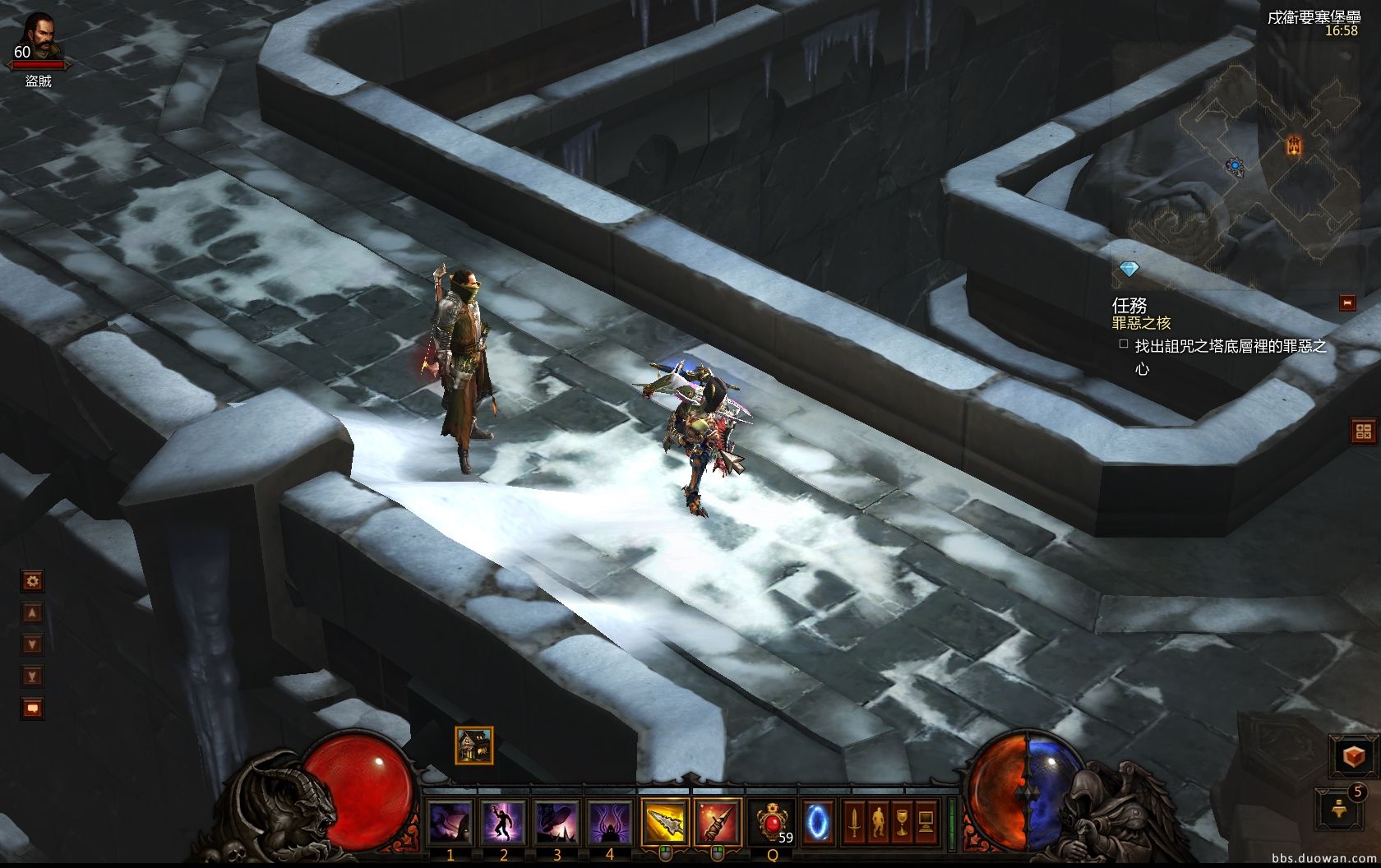Toggle the chat window speech bubble button
Image resolution: width=1381 pixels, height=868 pixels.
pyautogui.click(x=32, y=709)
